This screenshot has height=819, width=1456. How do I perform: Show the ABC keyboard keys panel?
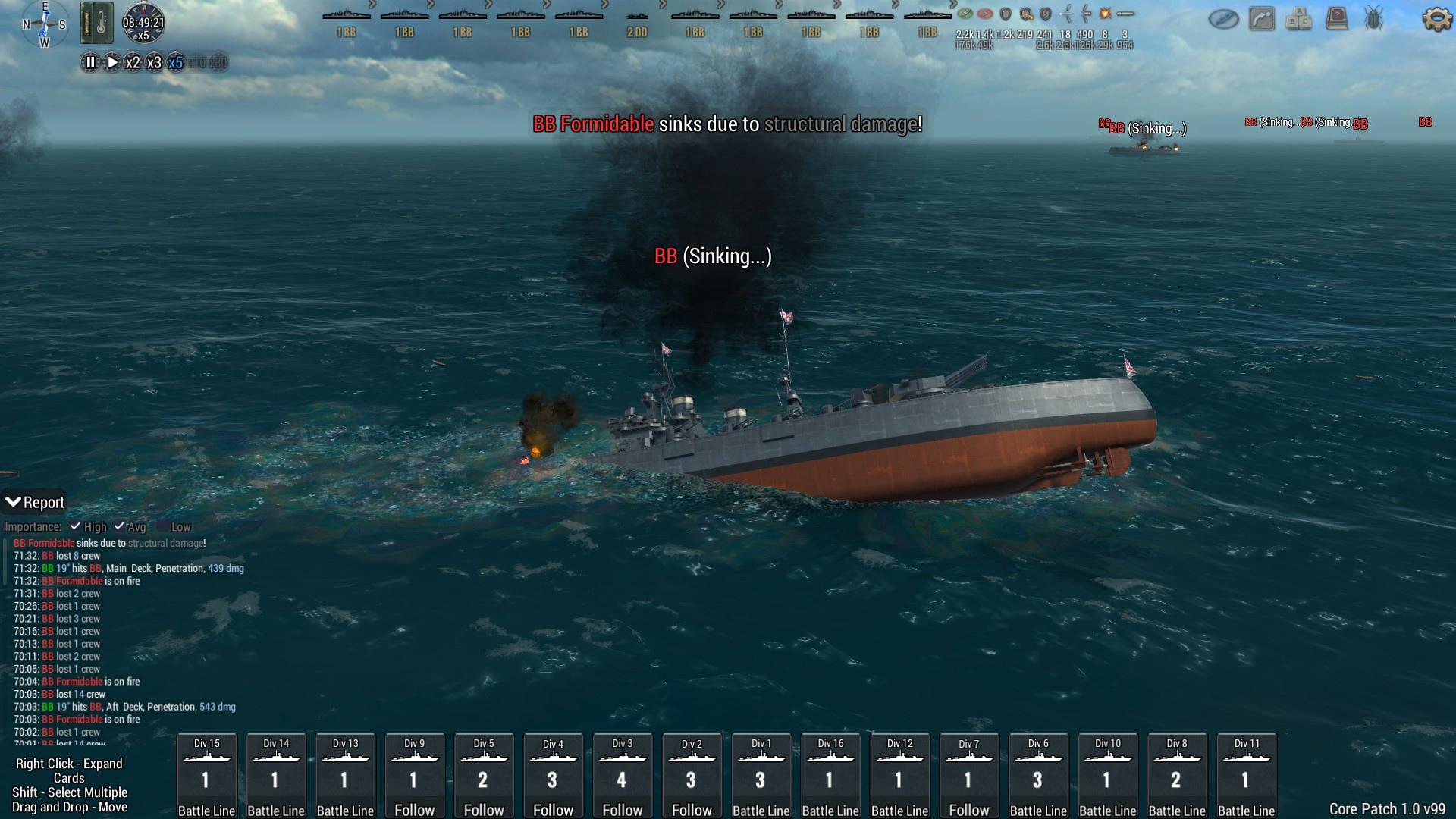click(1299, 19)
